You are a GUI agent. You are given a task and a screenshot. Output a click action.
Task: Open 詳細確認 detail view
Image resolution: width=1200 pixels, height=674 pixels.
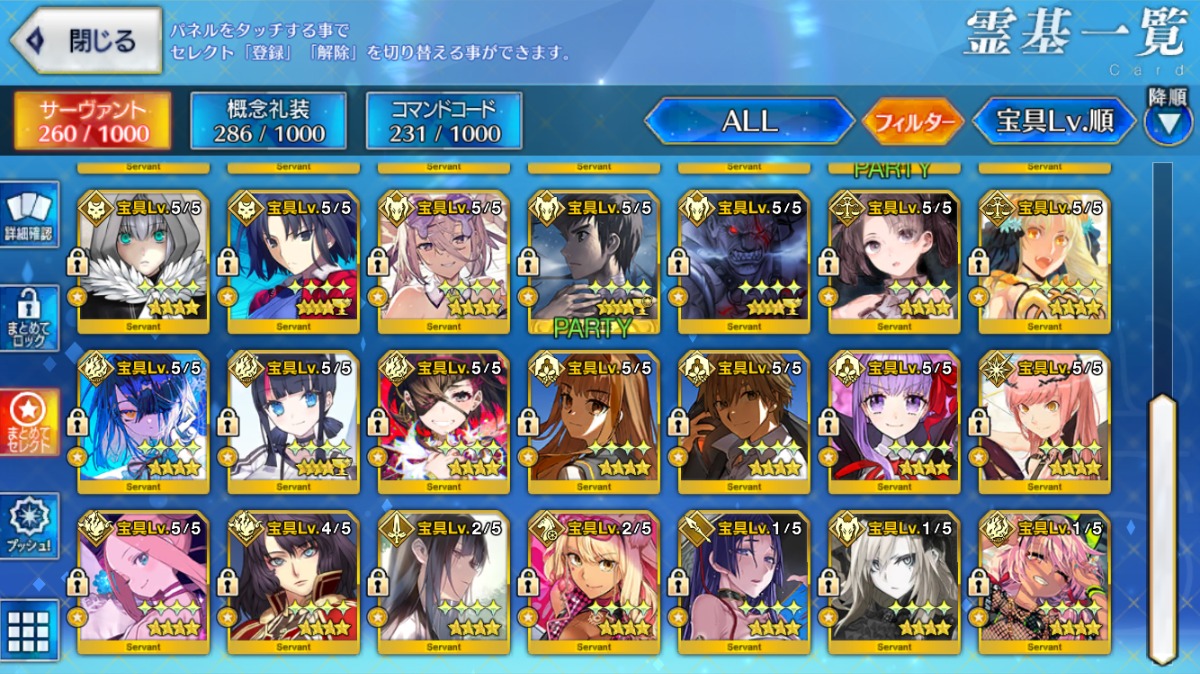pos(30,216)
